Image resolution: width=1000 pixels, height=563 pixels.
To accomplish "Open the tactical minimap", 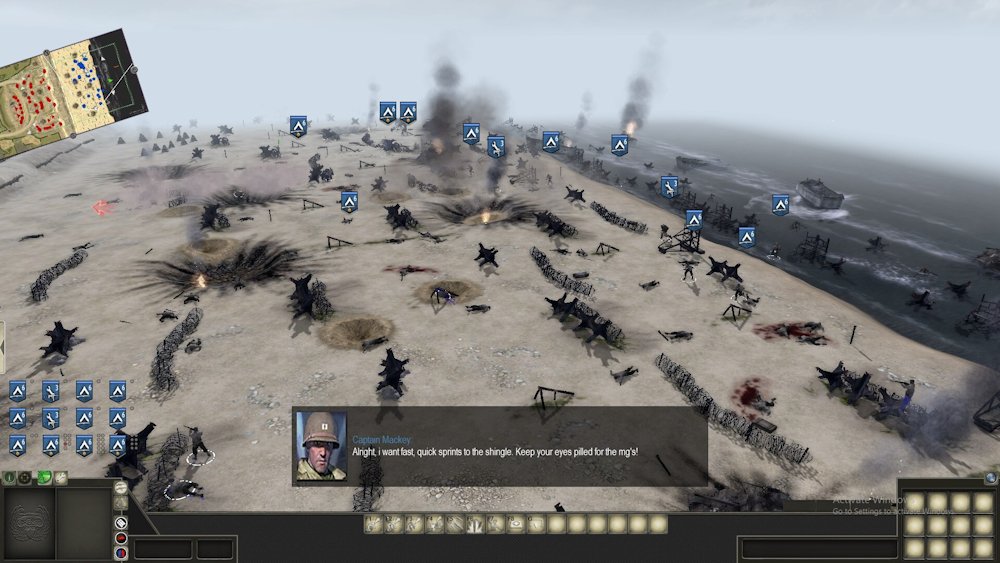I will tap(70, 88).
